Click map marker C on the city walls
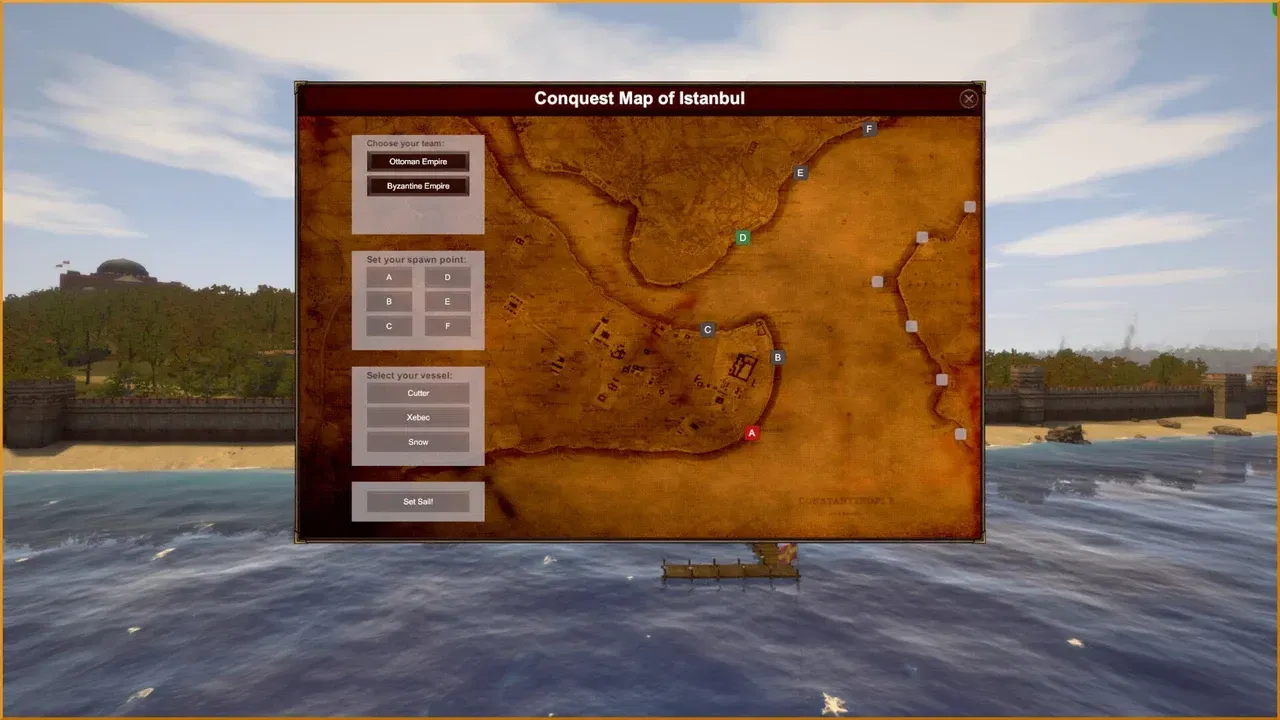 (707, 329)
